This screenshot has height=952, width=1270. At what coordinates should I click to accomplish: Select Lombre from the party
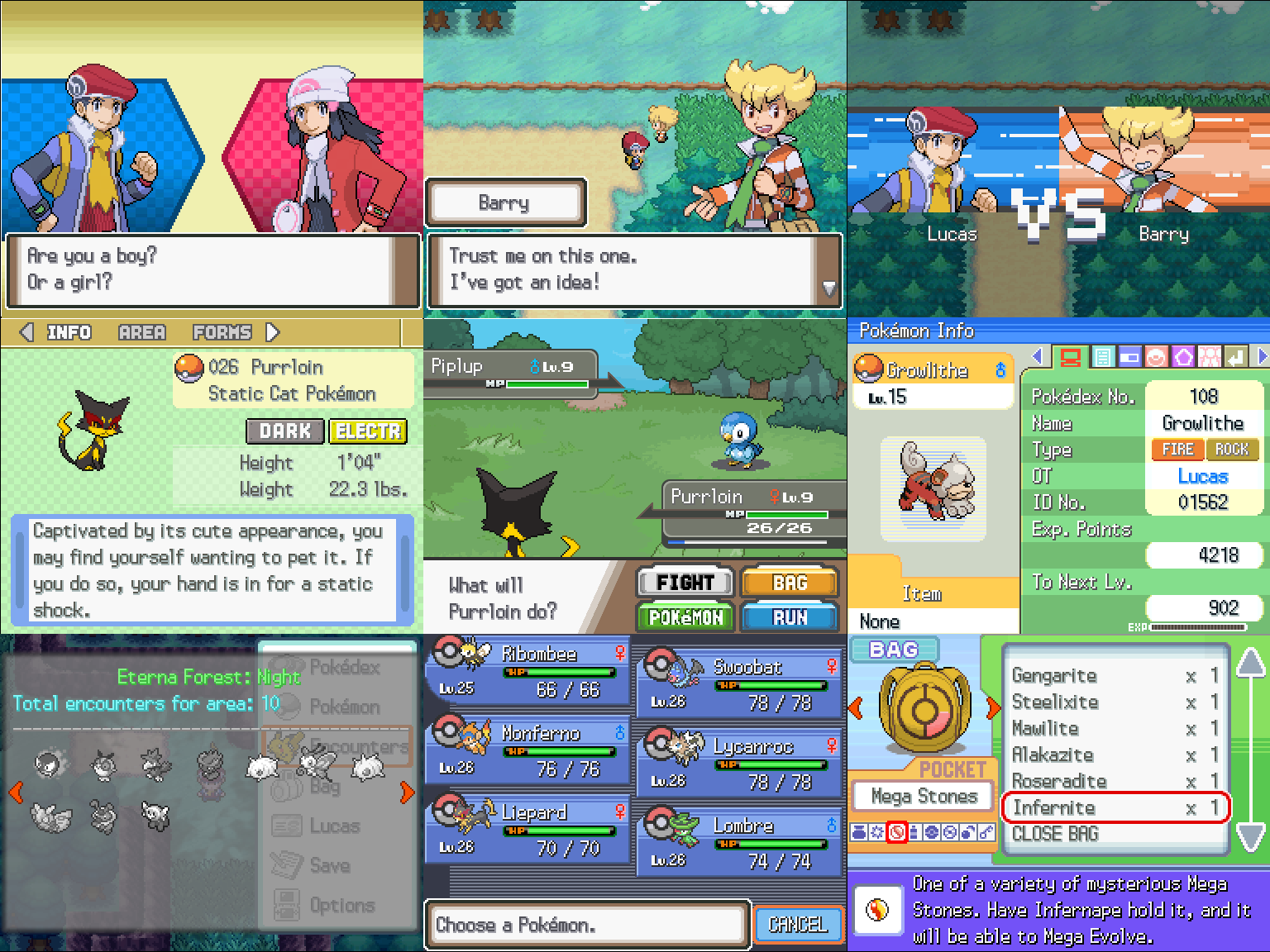point(739,844)
